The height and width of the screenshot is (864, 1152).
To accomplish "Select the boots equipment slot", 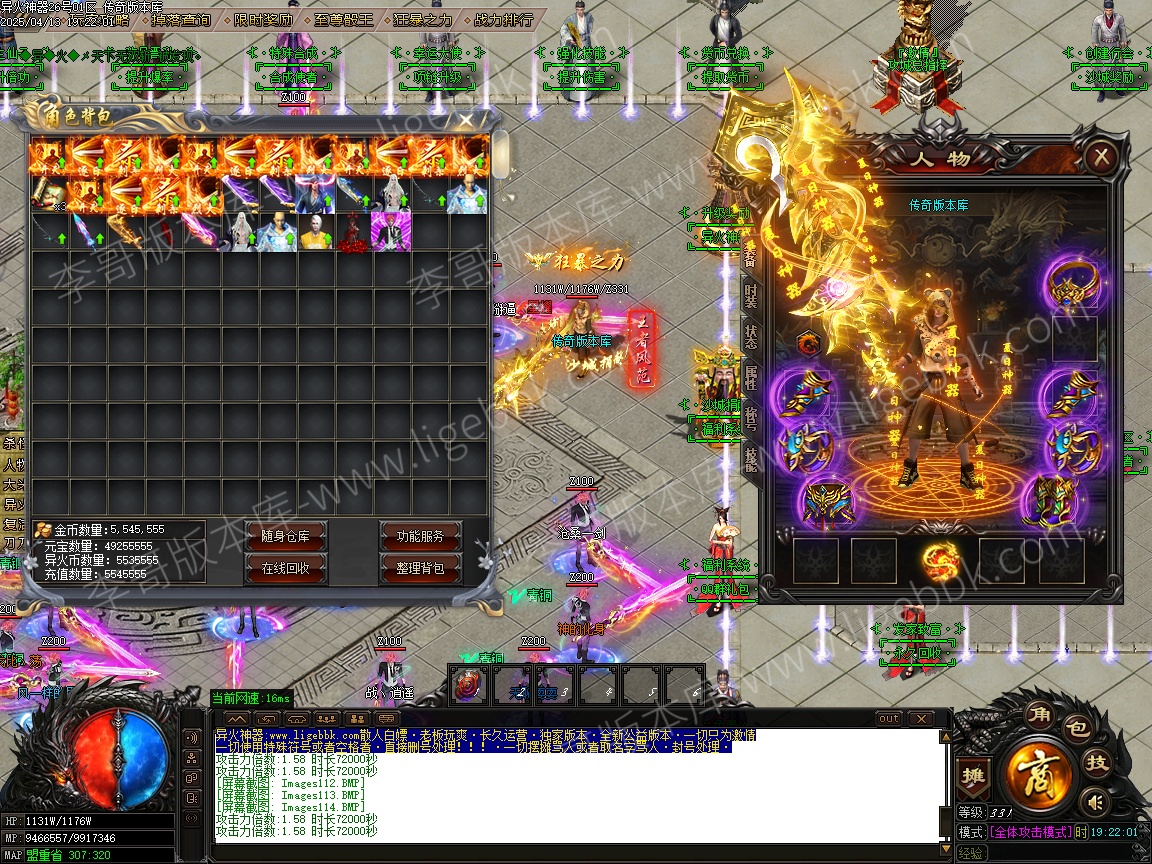I will [x=1073, y=500].
